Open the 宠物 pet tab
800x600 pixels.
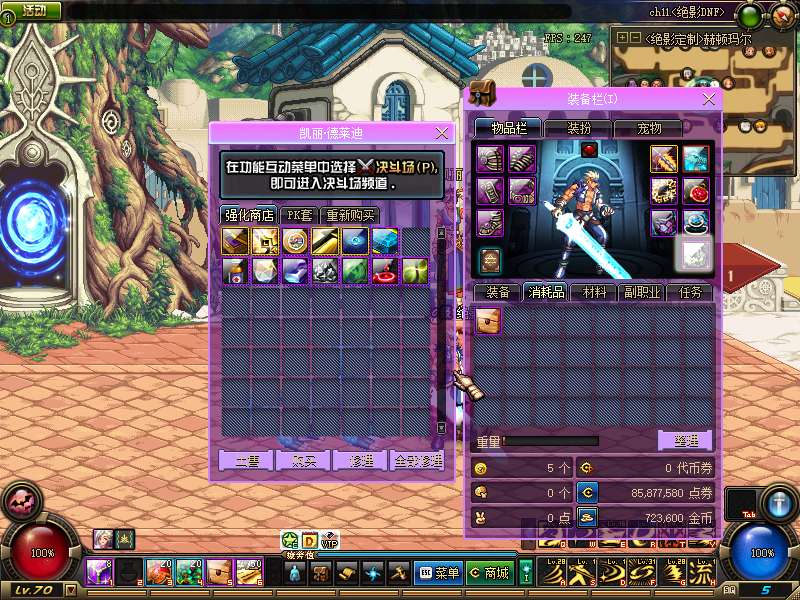pyautogui.click(x=650, y=128)
